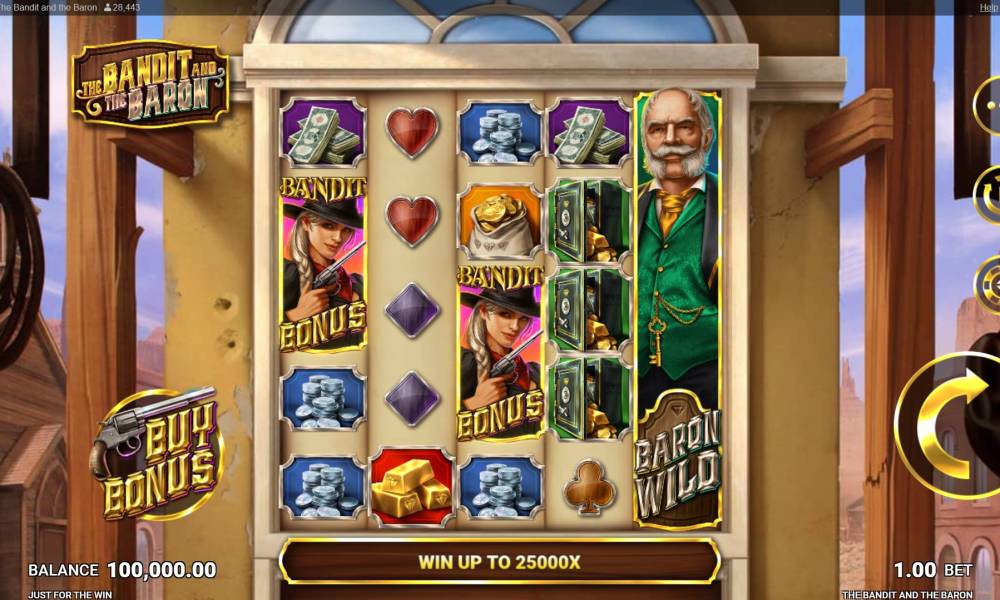Viewport: 1000px width, 600px height.
Task: Activate the autoplay circular-arrow button
Action: coord(989,192)
